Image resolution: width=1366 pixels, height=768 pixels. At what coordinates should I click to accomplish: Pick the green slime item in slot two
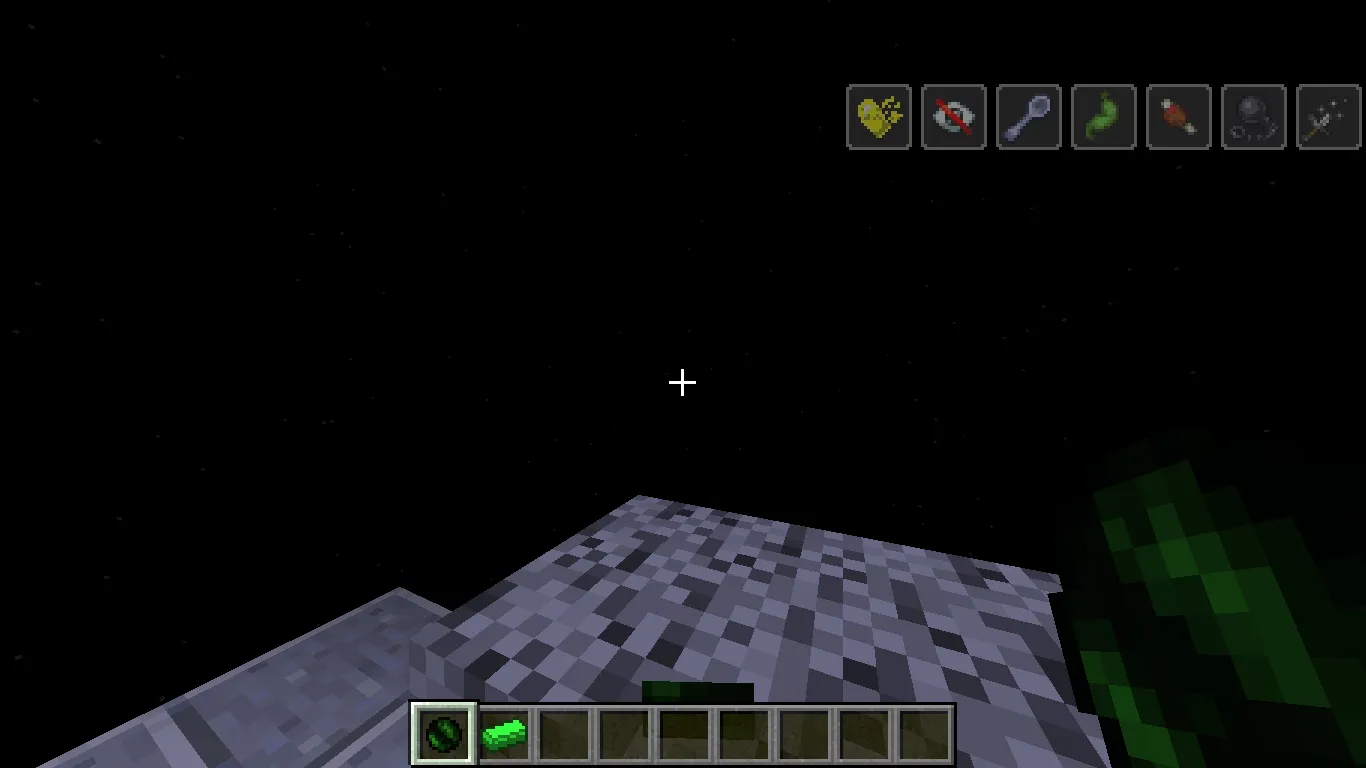[x=503, y=733]
